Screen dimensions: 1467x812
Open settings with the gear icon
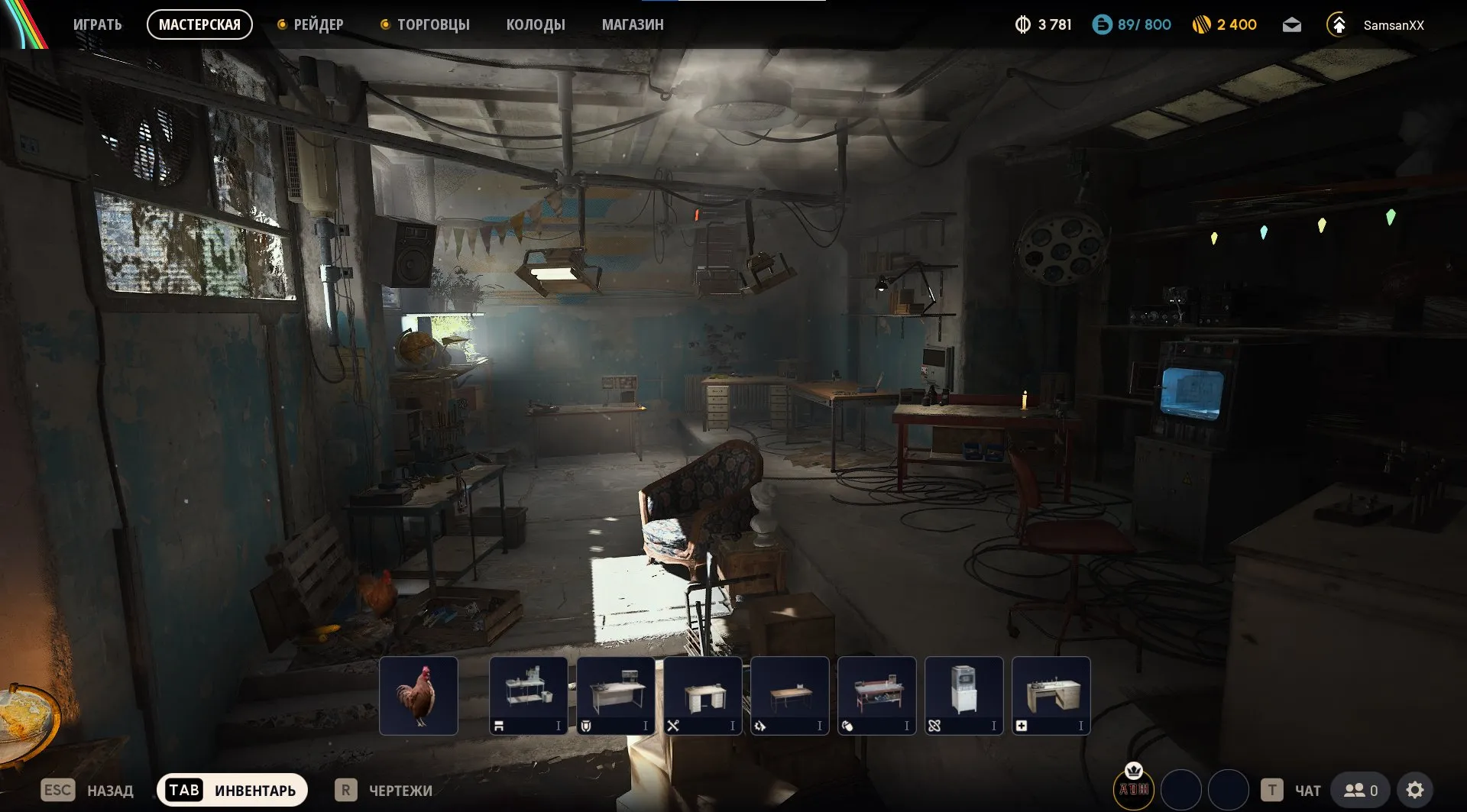(x=1415, y=790)
